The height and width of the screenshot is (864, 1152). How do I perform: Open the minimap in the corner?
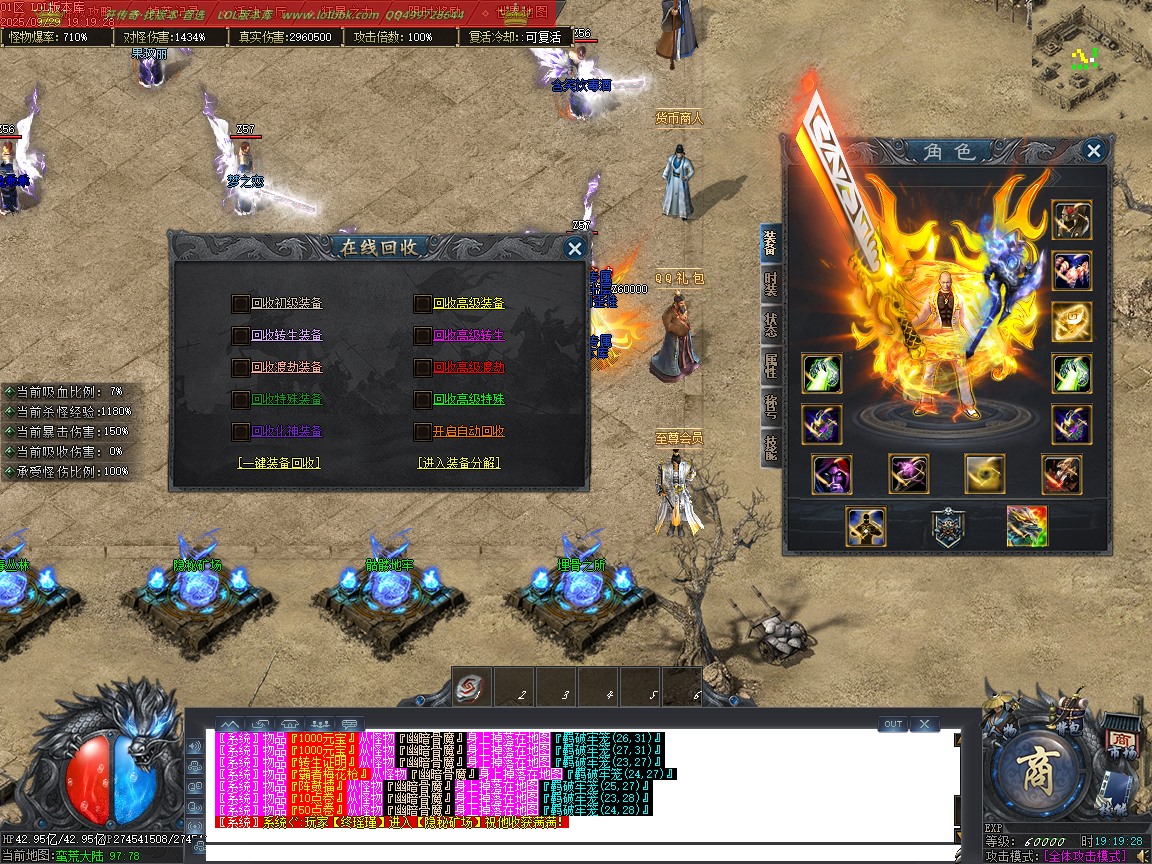point(1090,55)
